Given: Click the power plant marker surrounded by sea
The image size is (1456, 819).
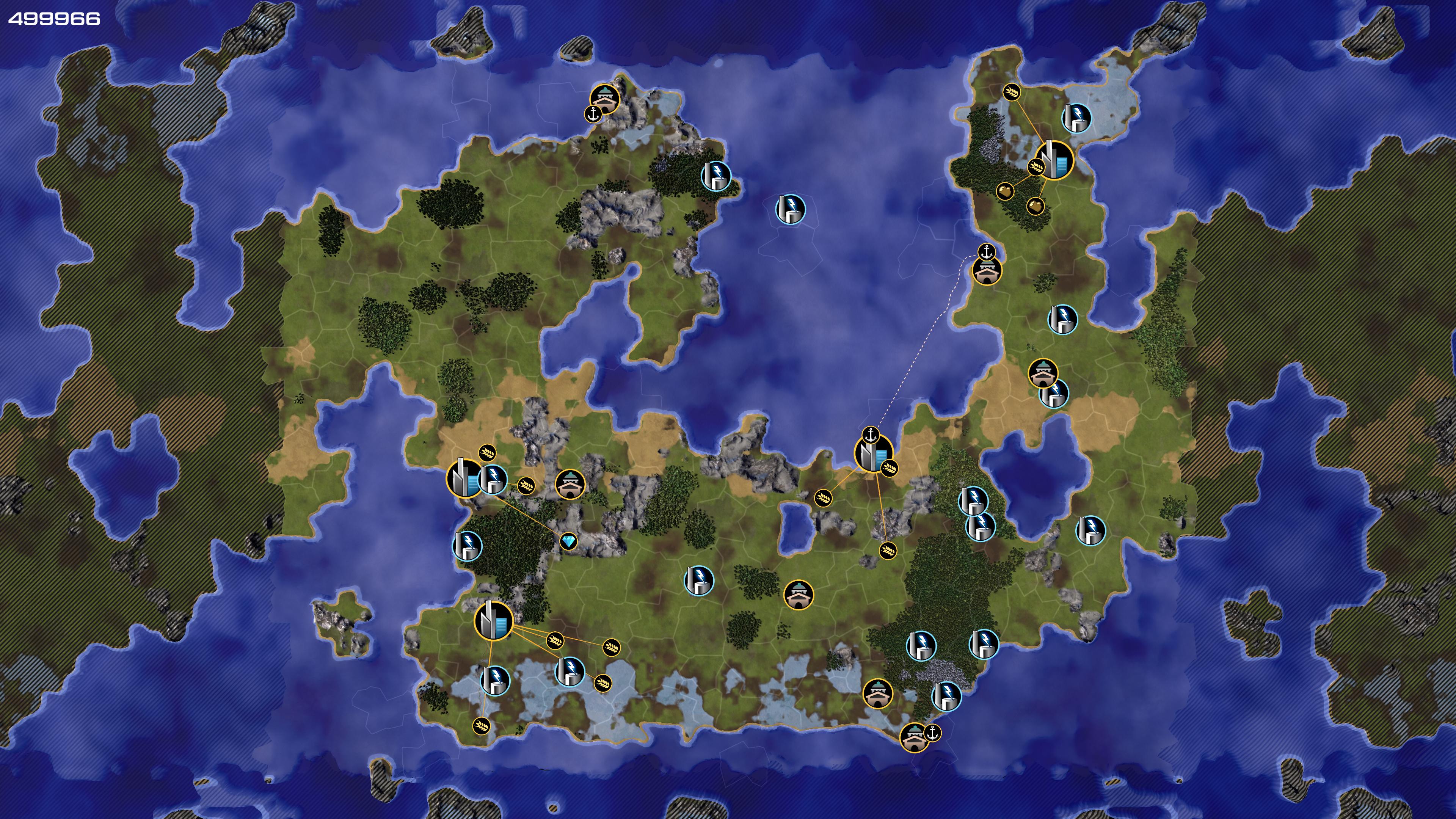Looking at the screenshot, I should pyautogui.click(x=789, y=209).
